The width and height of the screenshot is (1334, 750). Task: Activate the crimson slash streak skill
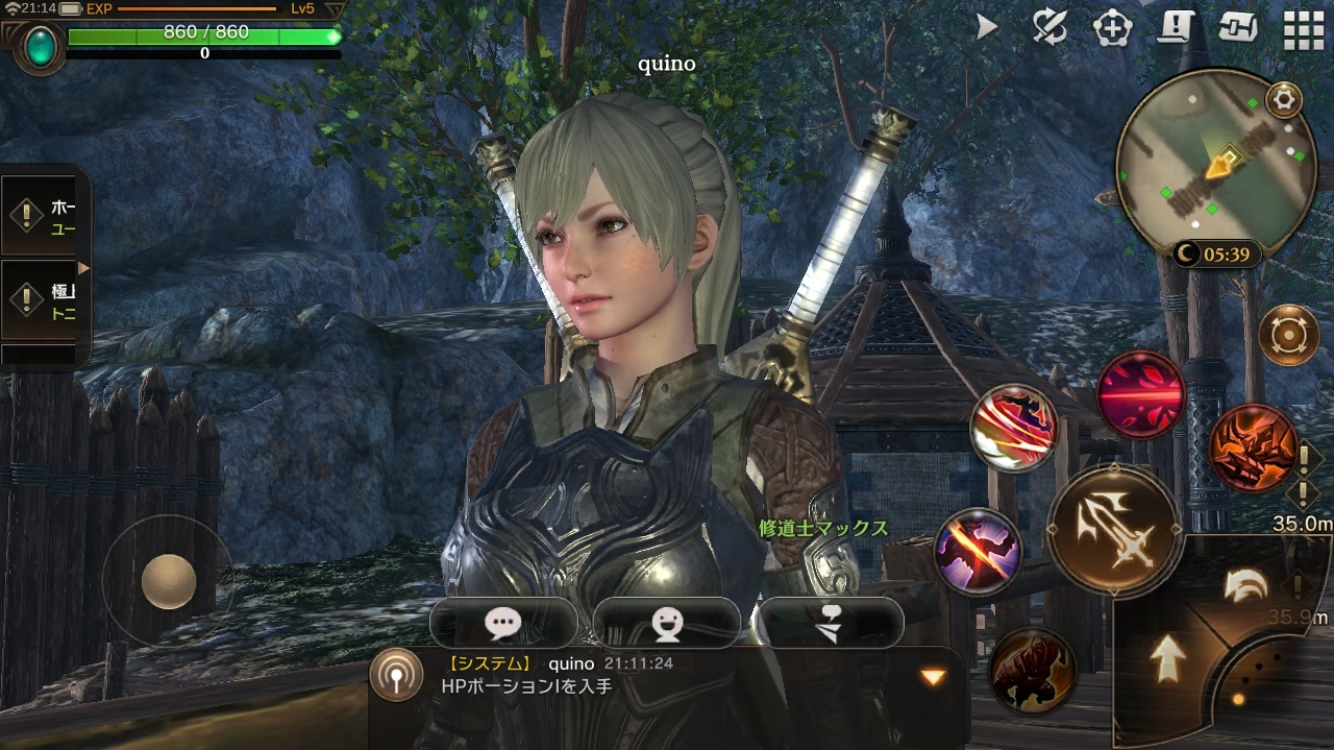tap(1141, 394)
